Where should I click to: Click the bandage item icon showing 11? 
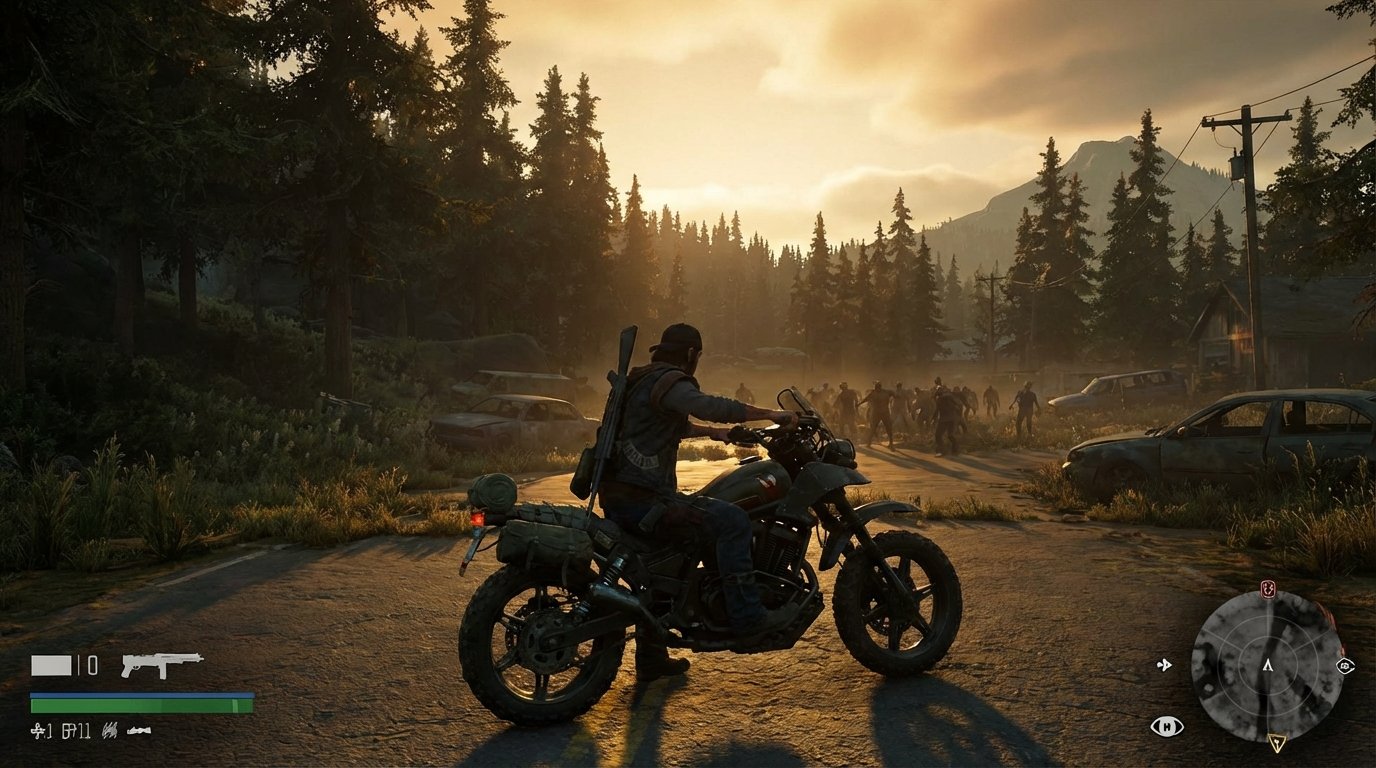tap(77, 730)
